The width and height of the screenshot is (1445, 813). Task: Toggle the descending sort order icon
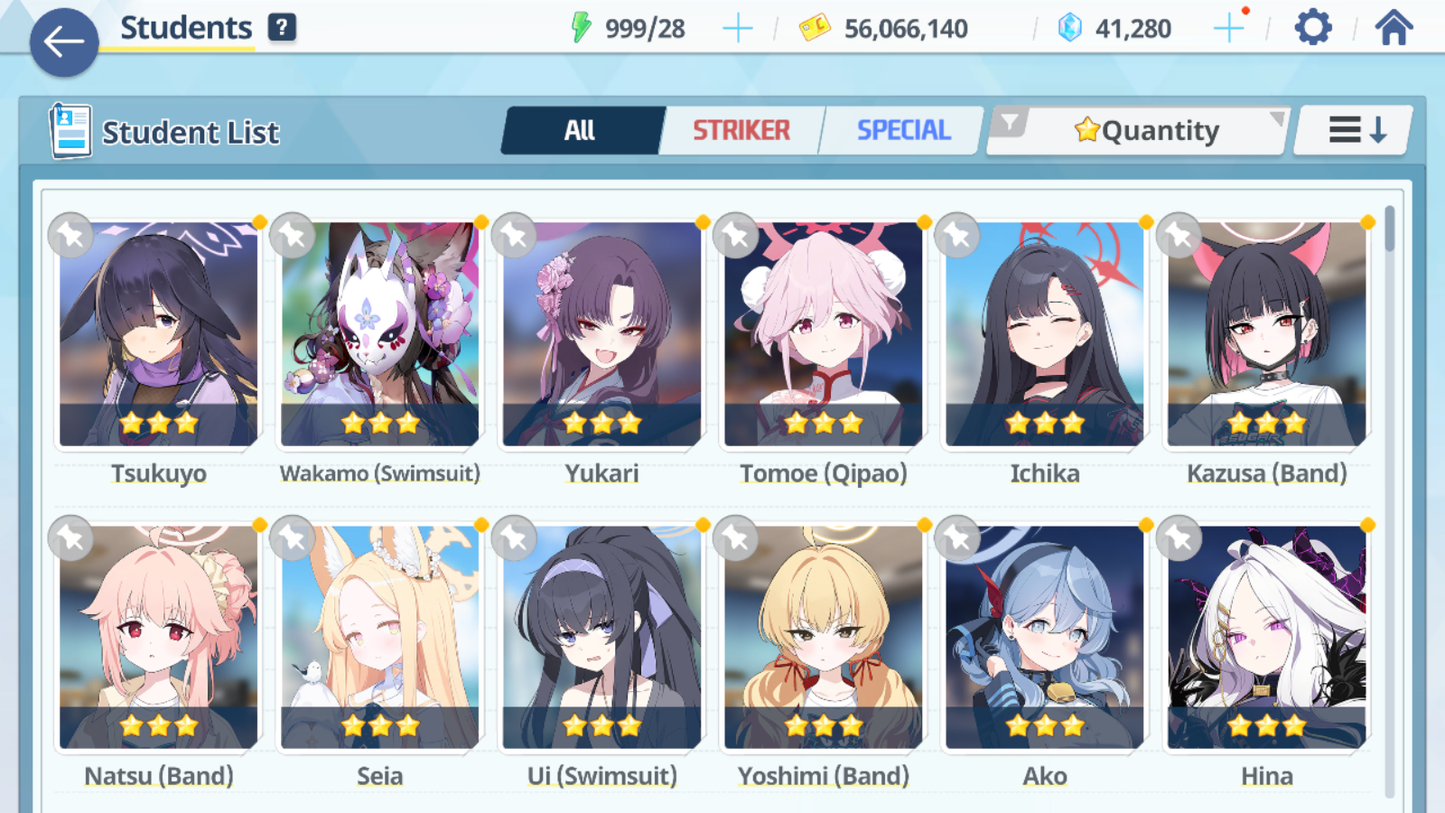point(1352,129)
